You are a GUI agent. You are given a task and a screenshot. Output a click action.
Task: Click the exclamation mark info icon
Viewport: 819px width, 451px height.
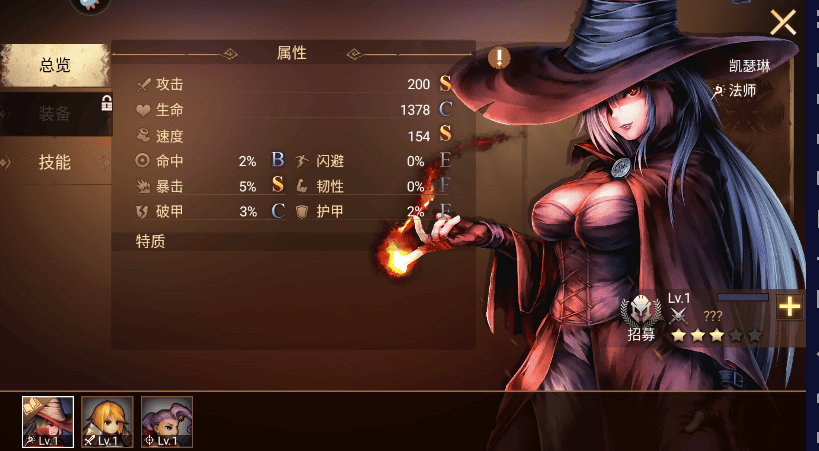coord(500,57)
